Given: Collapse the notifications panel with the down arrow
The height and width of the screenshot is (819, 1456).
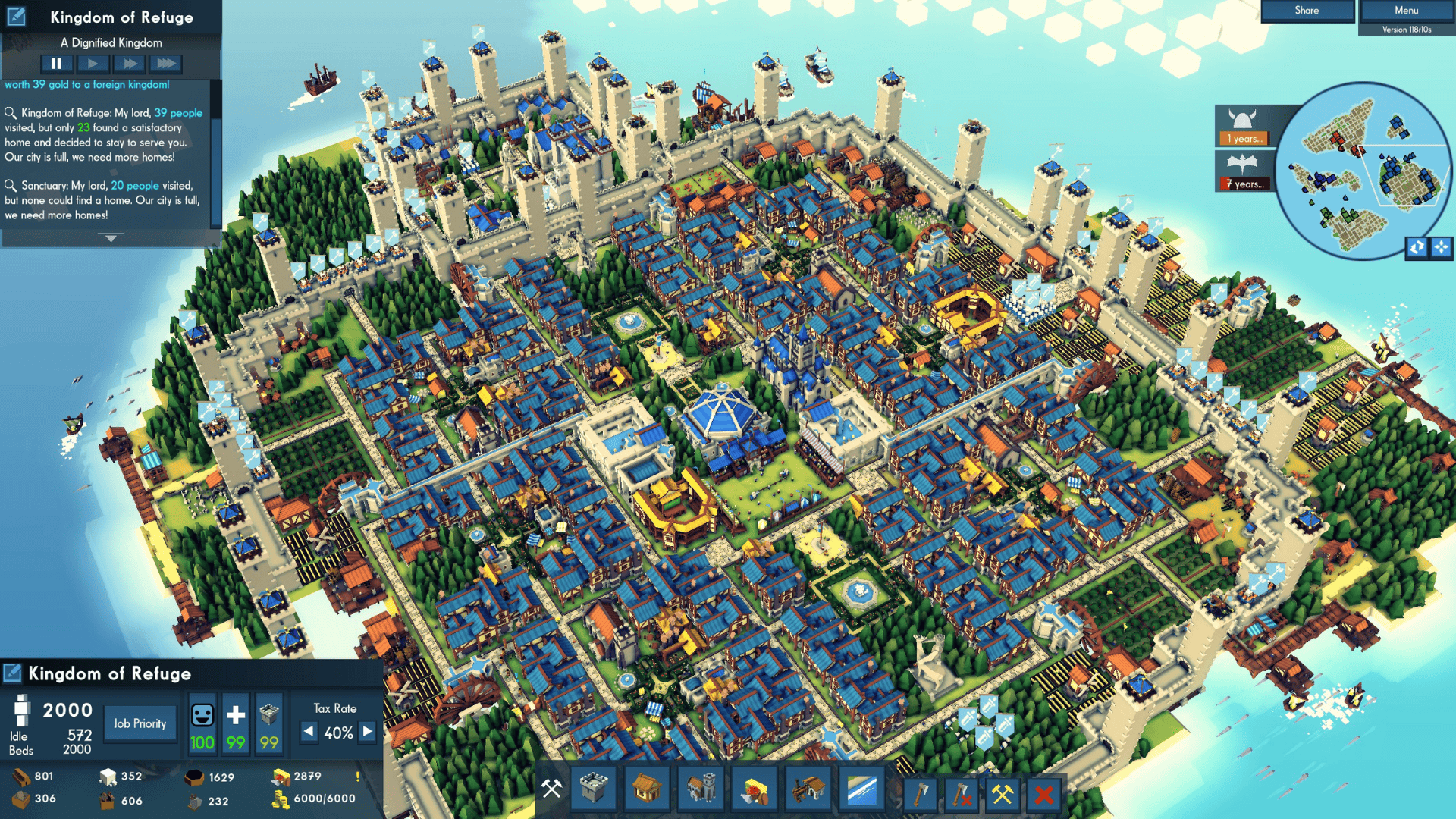Looking at the screenshot, I should 111,237.
